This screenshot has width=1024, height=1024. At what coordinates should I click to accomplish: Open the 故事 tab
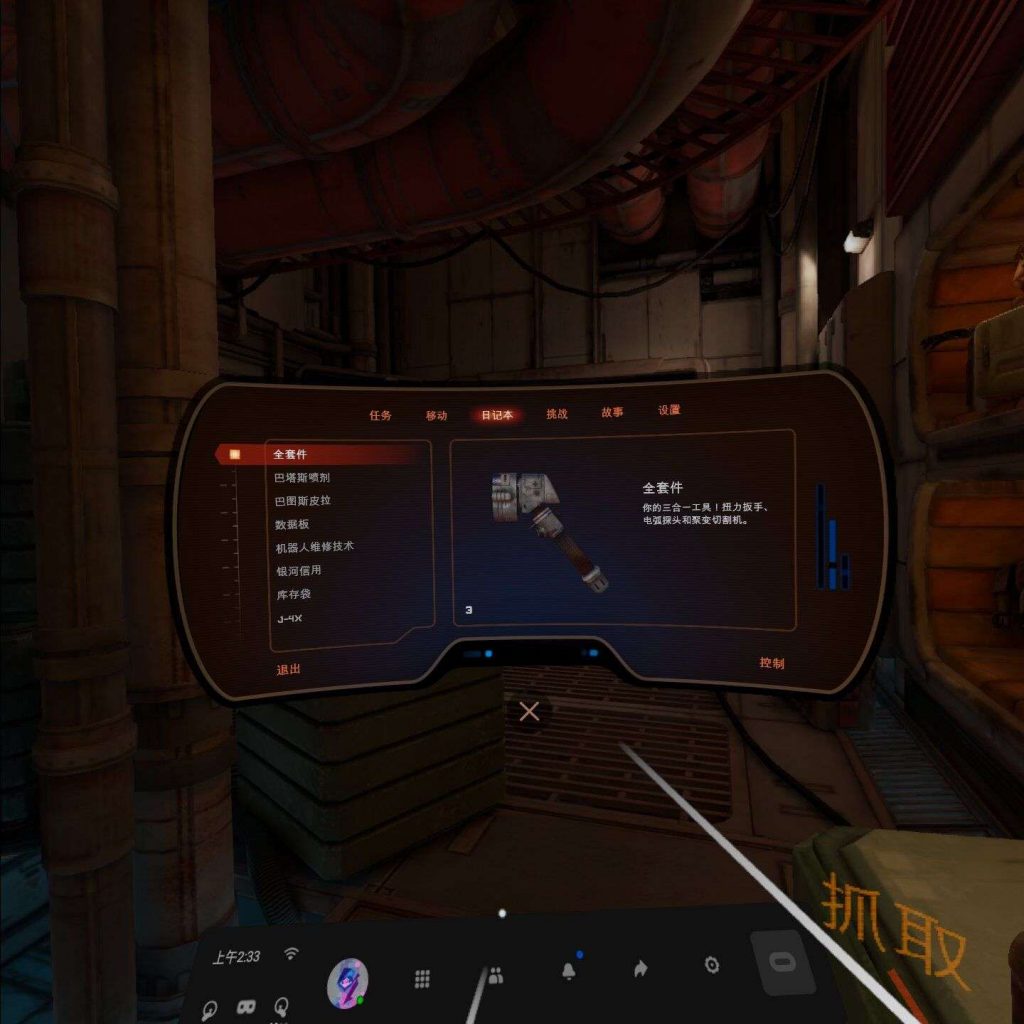(x=613, y=412)
